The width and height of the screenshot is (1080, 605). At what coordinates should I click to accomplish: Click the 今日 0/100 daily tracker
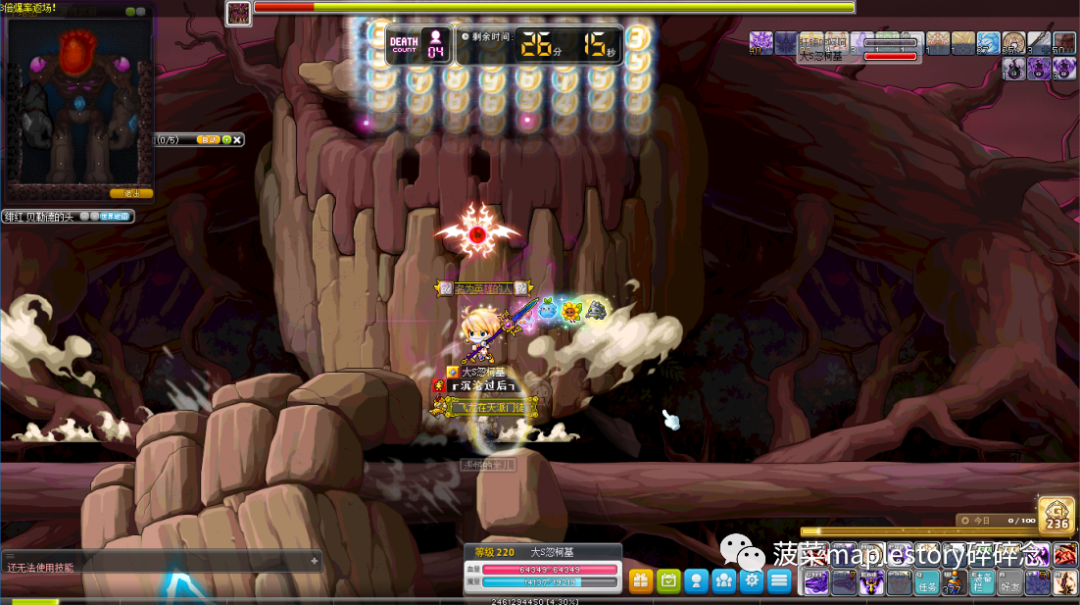coord(995,520)
